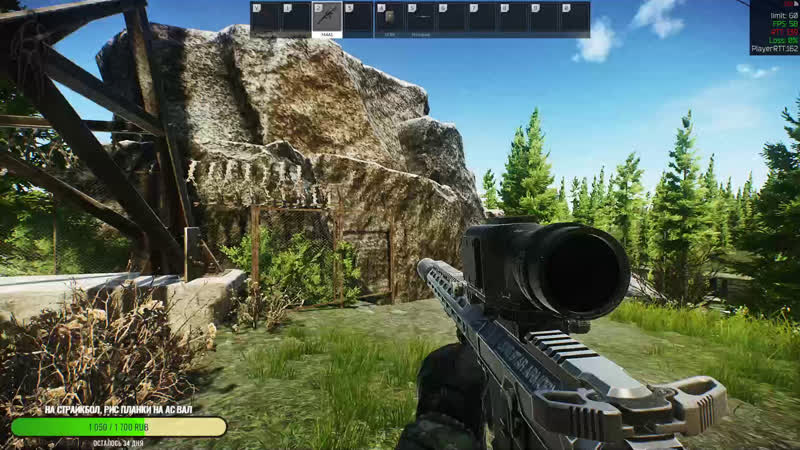Viewport: 800px width, 450px height.
Task: Select the highlighted rifle slot in hotbar
Action: point(327,19)
